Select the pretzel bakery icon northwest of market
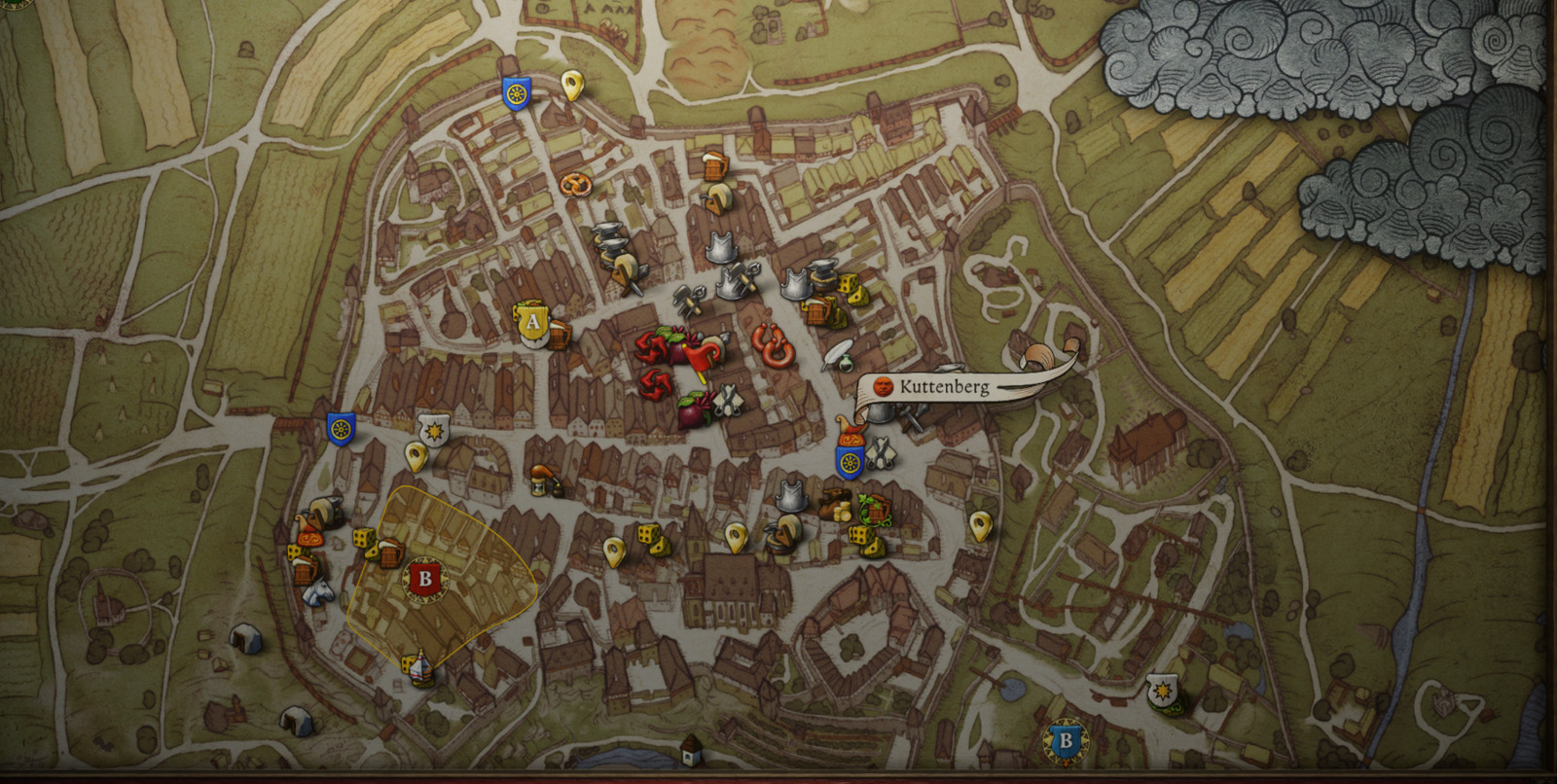 (577, 186)
